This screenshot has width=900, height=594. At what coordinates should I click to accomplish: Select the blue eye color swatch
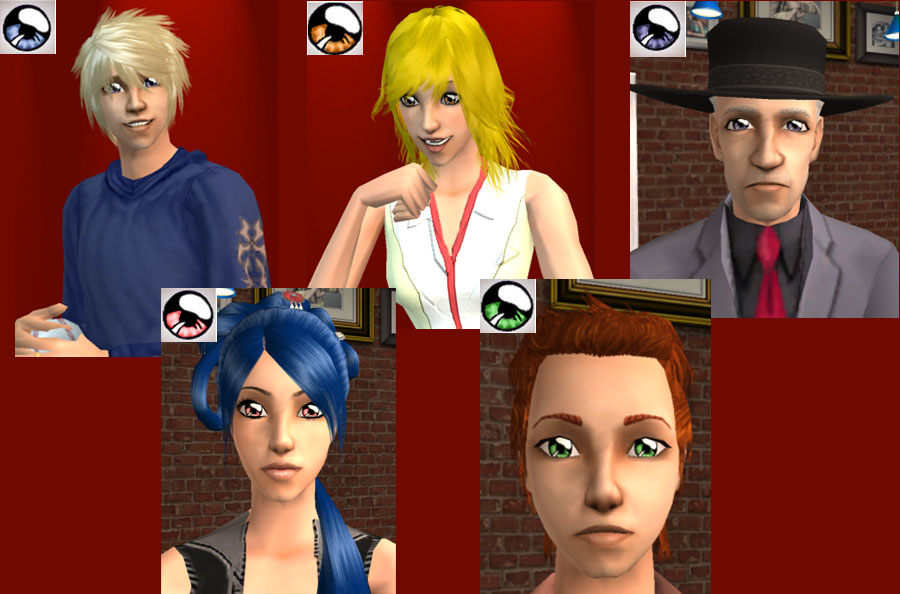tap(28, 27)
